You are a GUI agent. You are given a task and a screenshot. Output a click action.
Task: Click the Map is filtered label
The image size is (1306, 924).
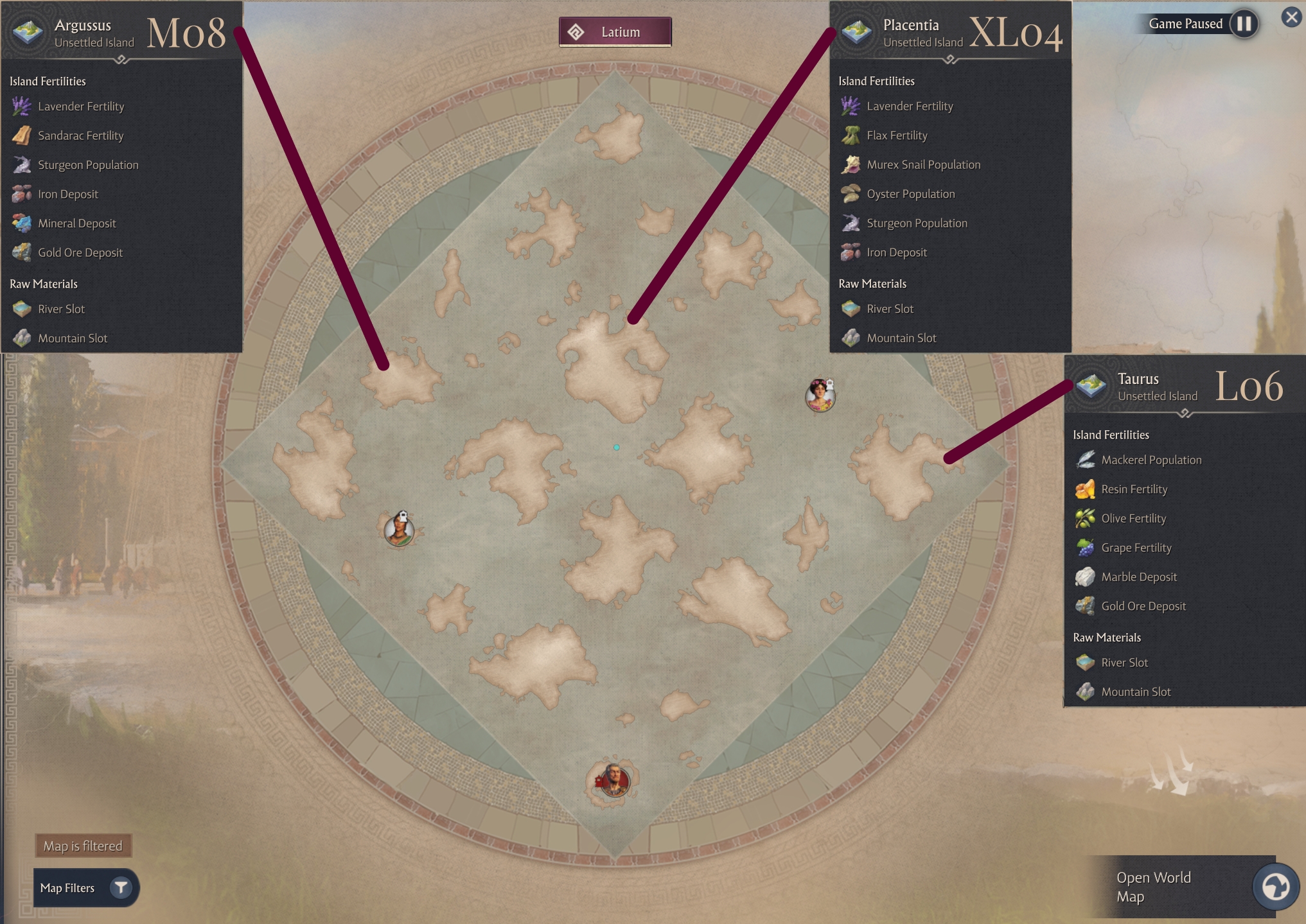[83, 846]
